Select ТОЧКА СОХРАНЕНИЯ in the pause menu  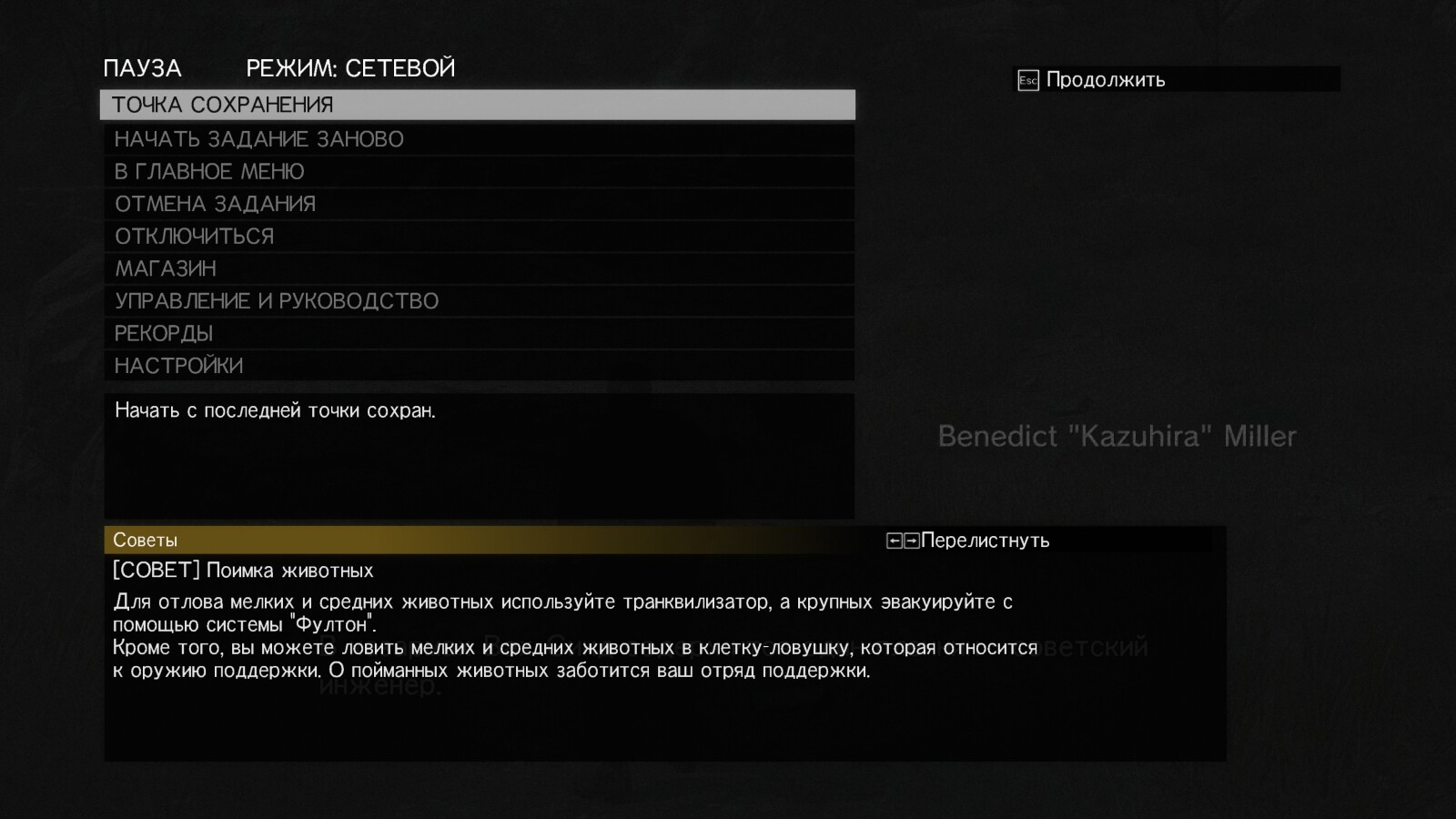pos(223,105)
